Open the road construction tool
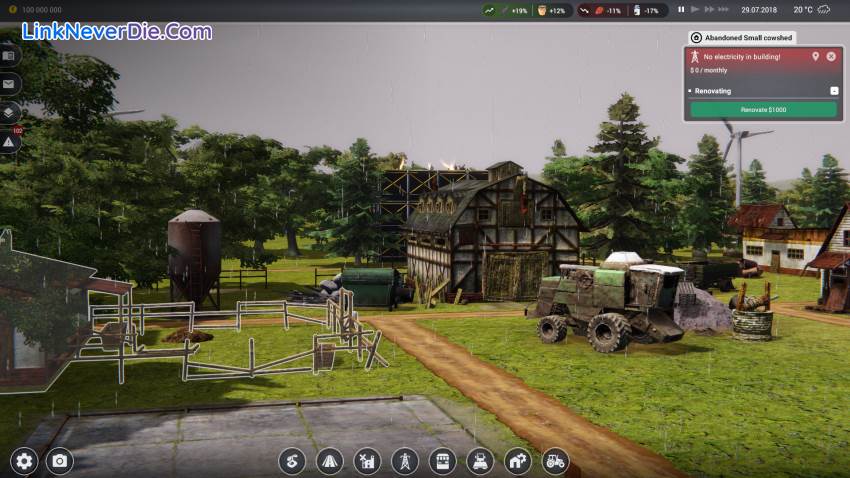Image resolution: width=850 pixels, height=478 pixels. pos(330,461)
